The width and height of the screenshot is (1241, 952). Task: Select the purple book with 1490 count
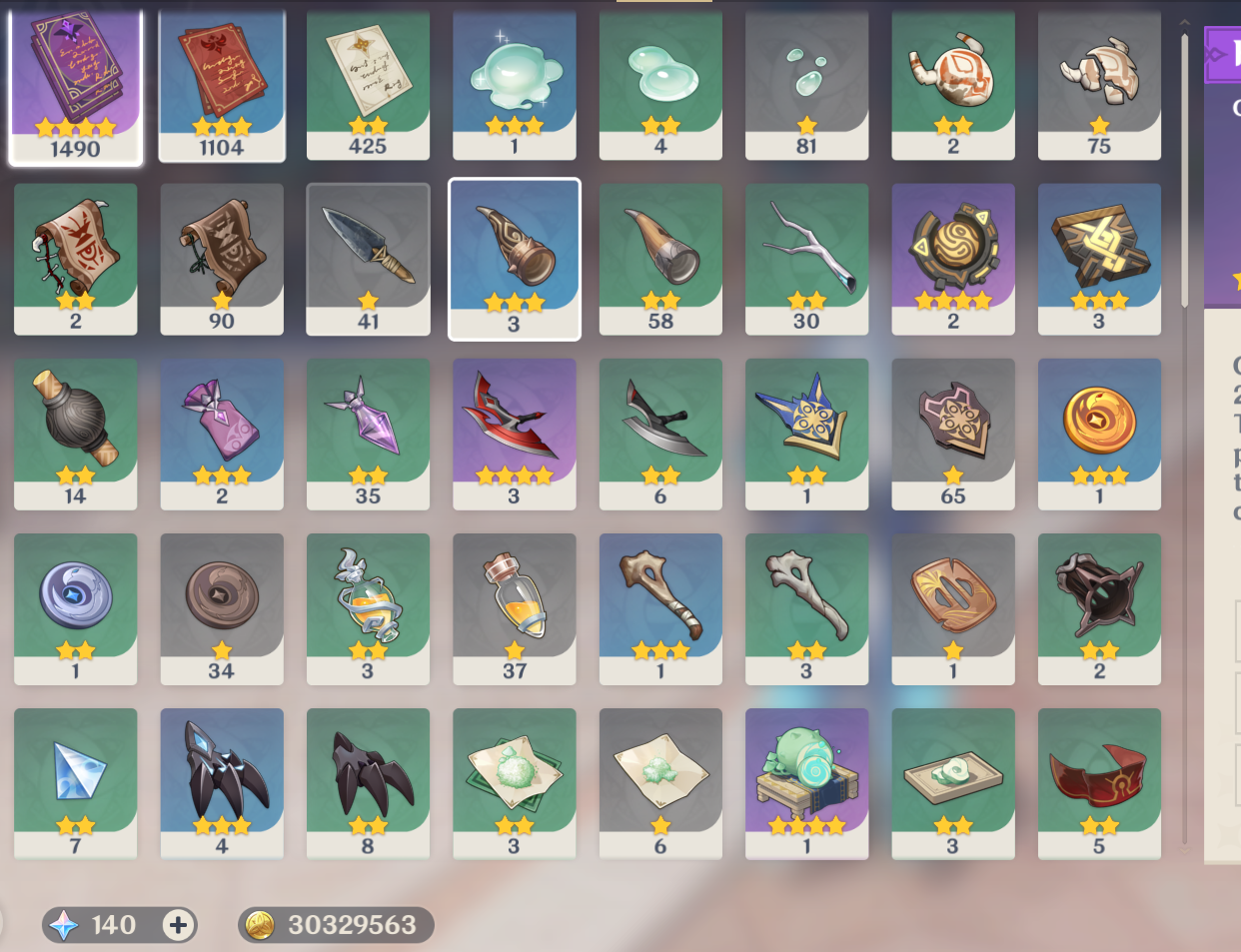(75, 85)
